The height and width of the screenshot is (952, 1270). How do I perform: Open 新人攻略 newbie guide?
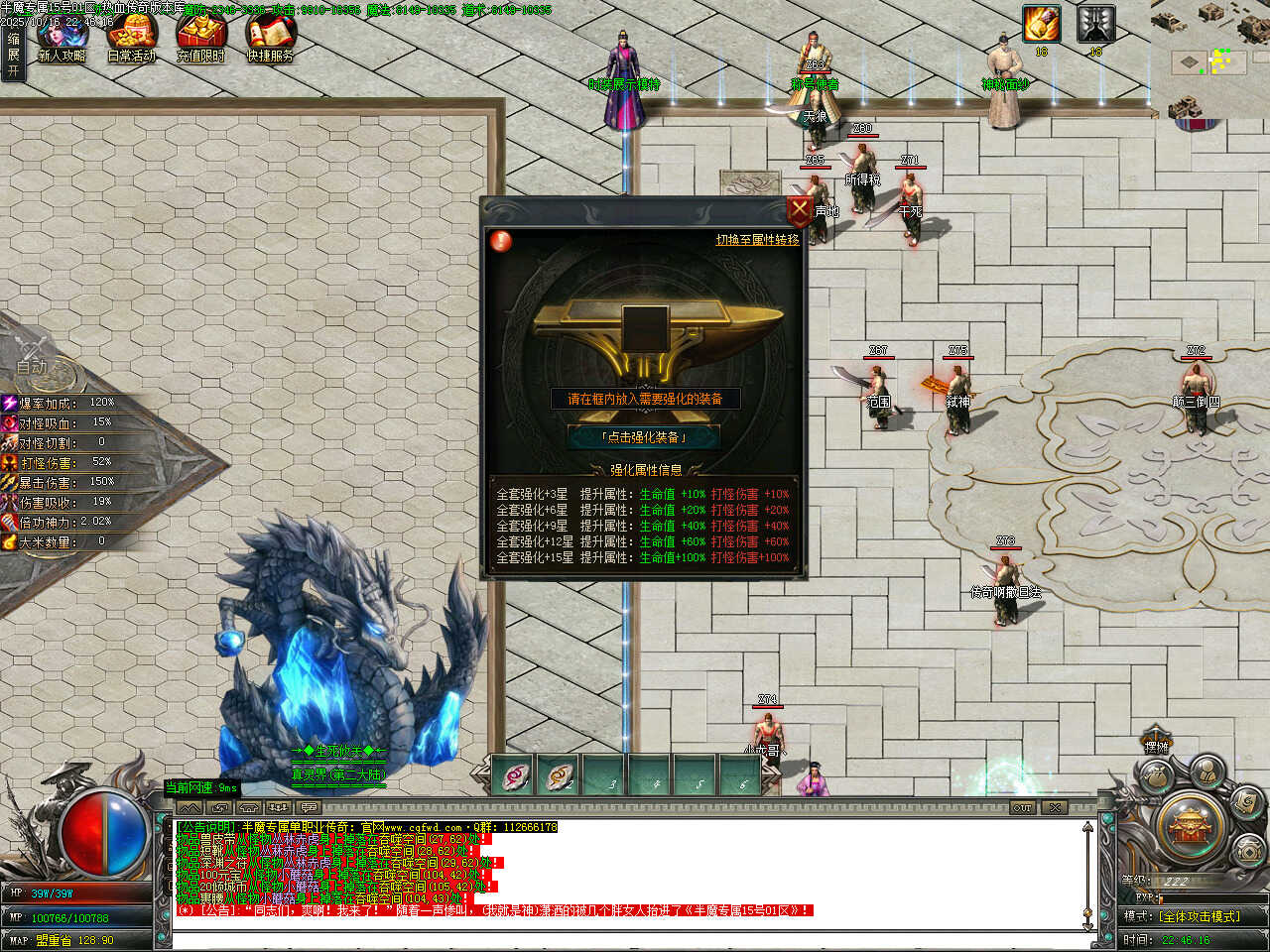pos(62,40)
